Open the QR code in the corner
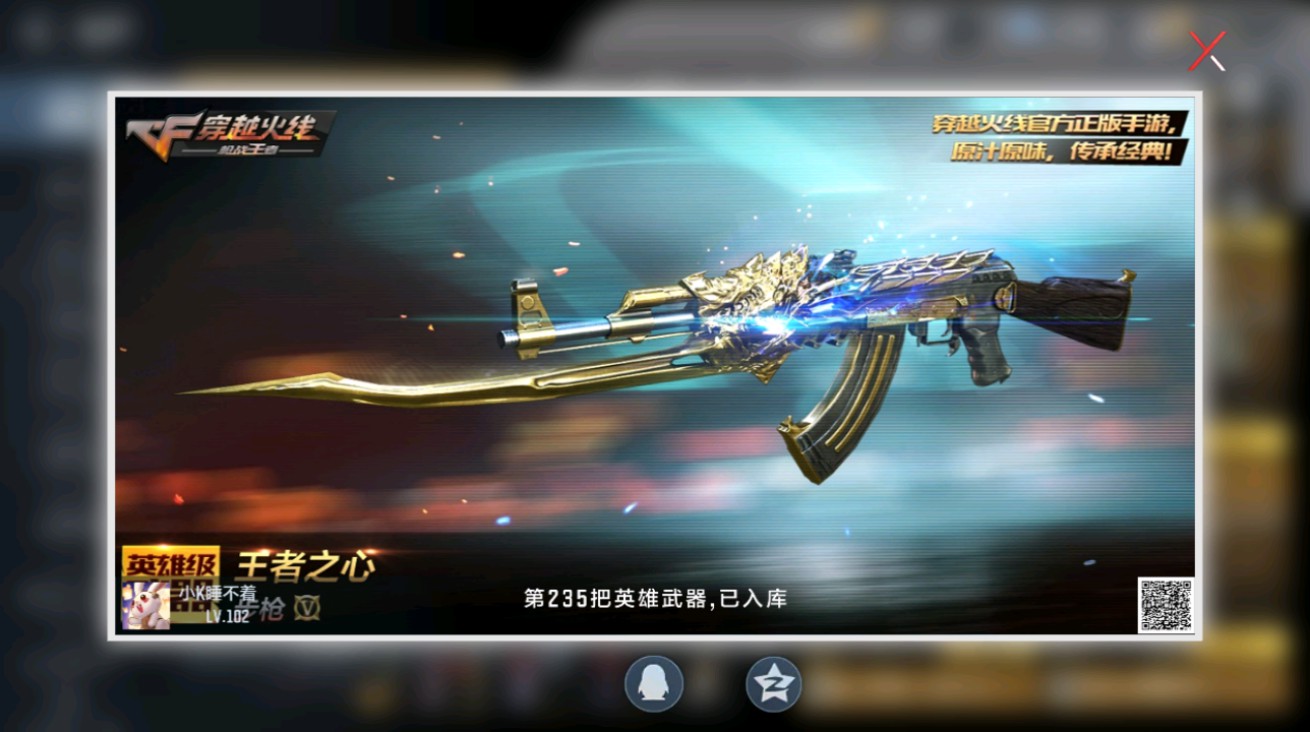 click(1166, 604)
